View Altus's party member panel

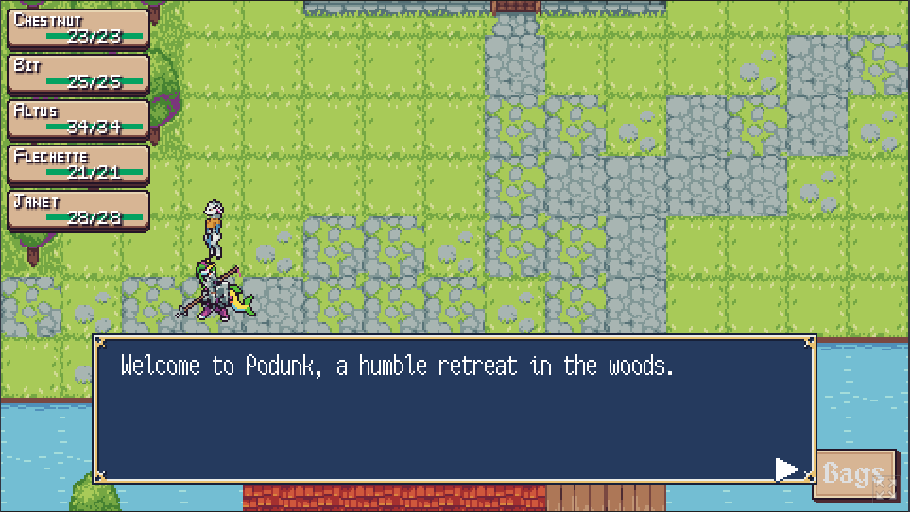click(x=78, y=119)
